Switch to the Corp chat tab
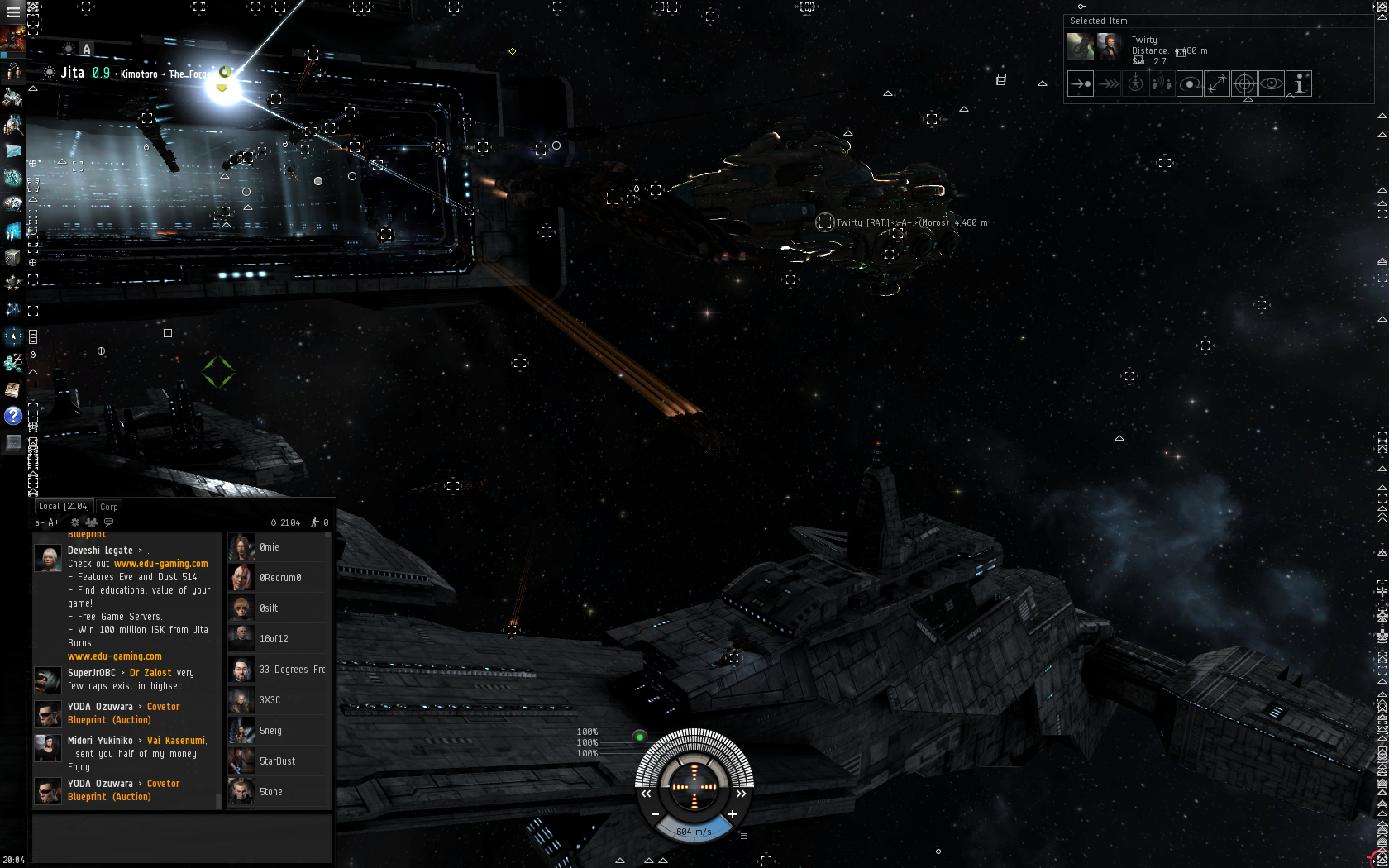The height and width of the screenshot is (868, 1389). pyautogui.click(x=109, y=507)
